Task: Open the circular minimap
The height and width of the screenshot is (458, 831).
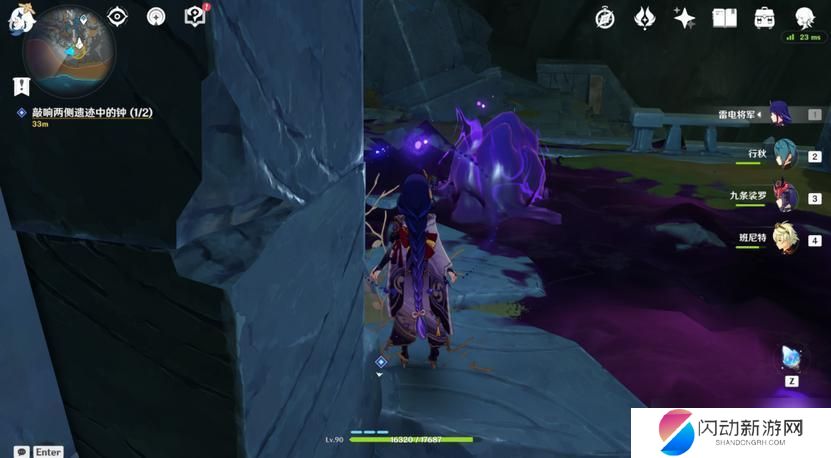Action: pyautogui.click(x=71, y=45)
